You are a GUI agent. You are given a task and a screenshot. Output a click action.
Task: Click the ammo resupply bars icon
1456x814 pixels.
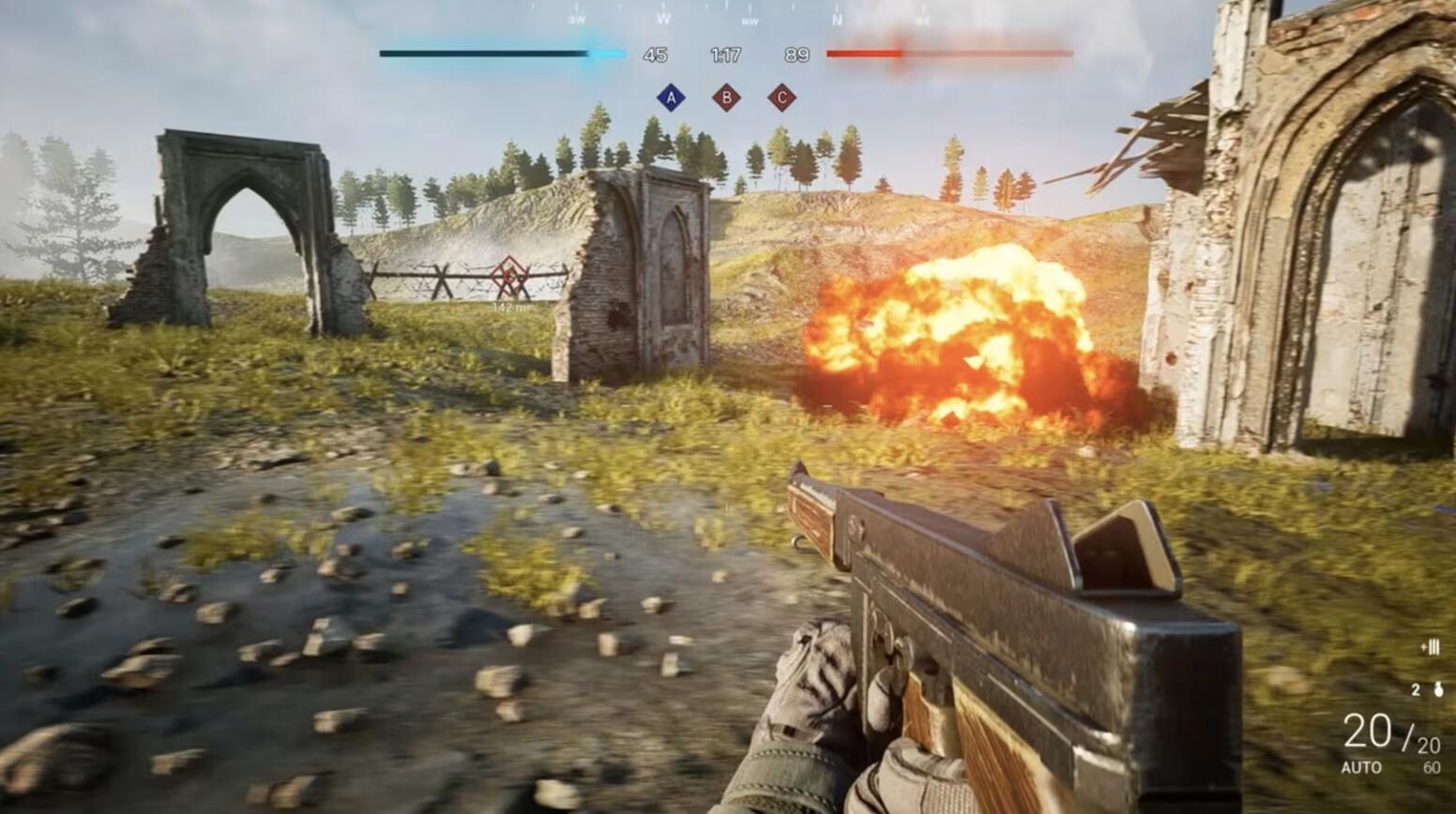point(1430,647)
